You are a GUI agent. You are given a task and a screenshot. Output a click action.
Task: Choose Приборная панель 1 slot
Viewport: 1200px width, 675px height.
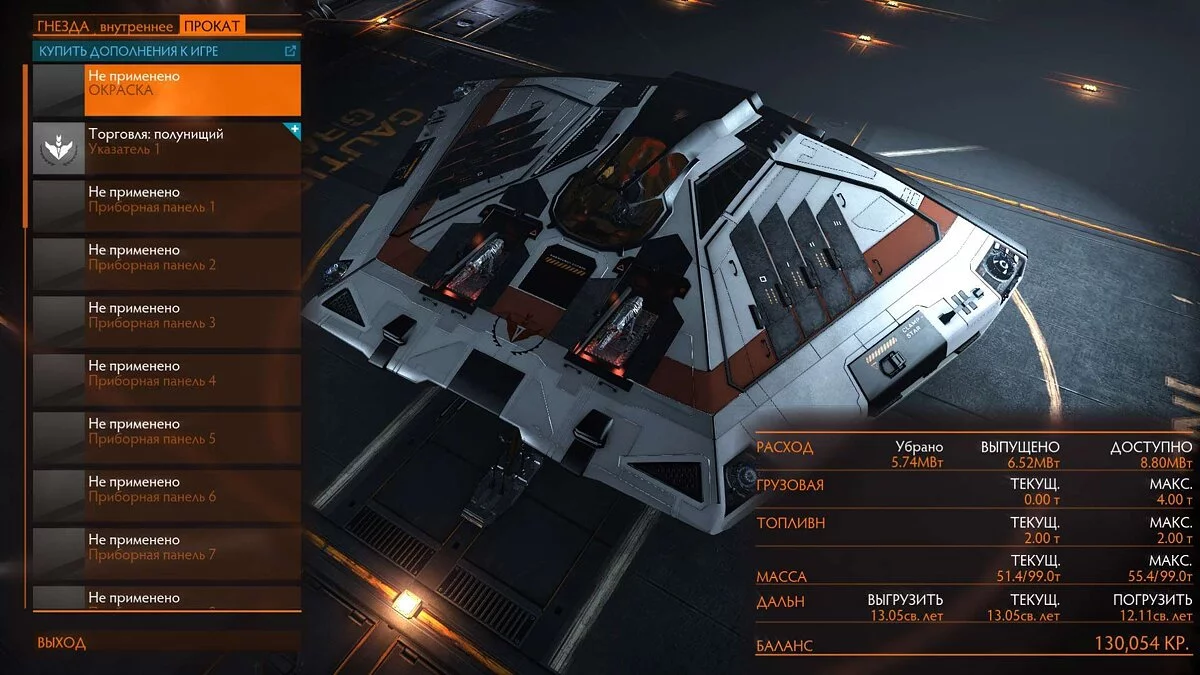pos(167,206)
